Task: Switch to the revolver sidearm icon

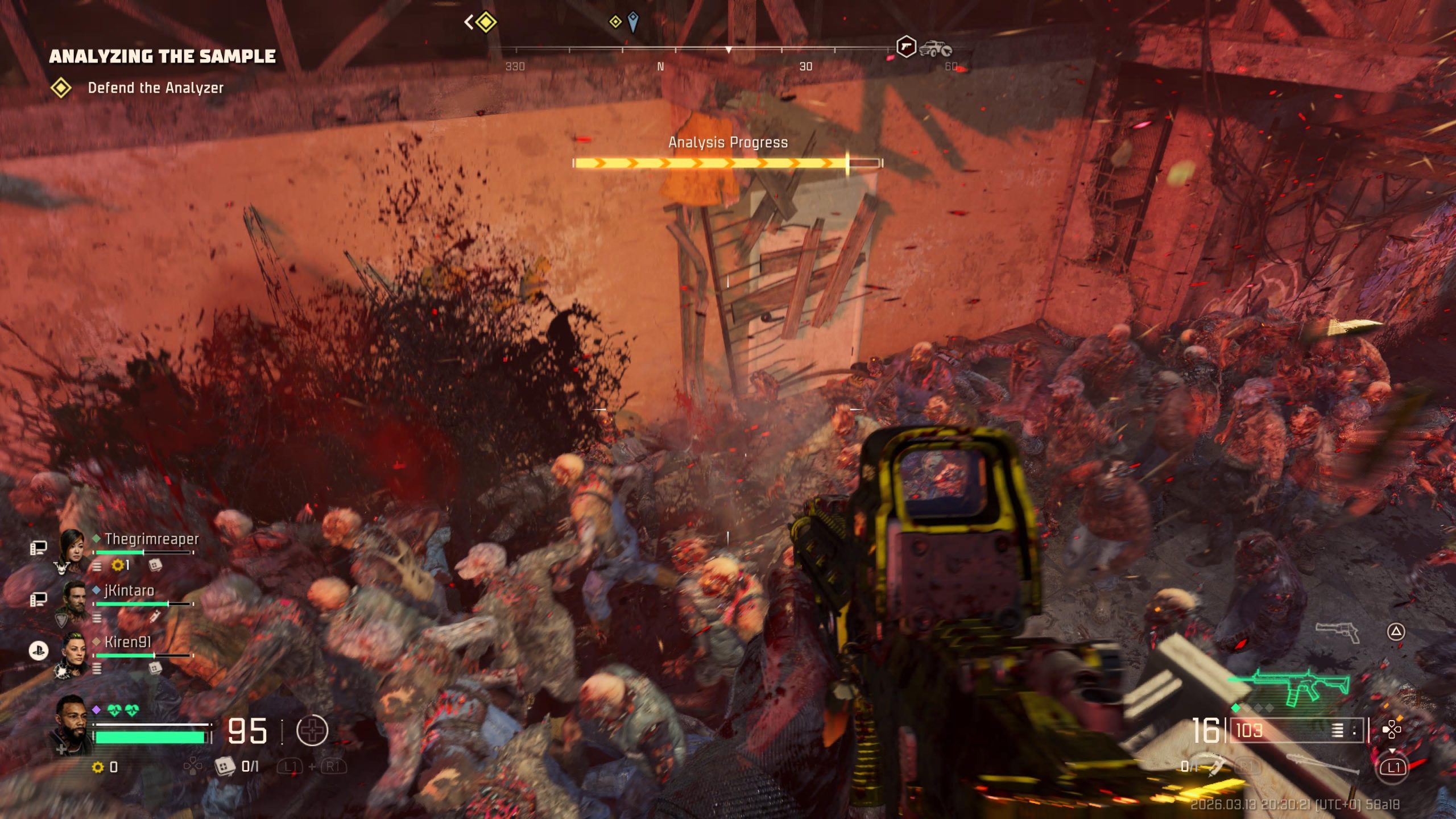Action: (1337, 631)
